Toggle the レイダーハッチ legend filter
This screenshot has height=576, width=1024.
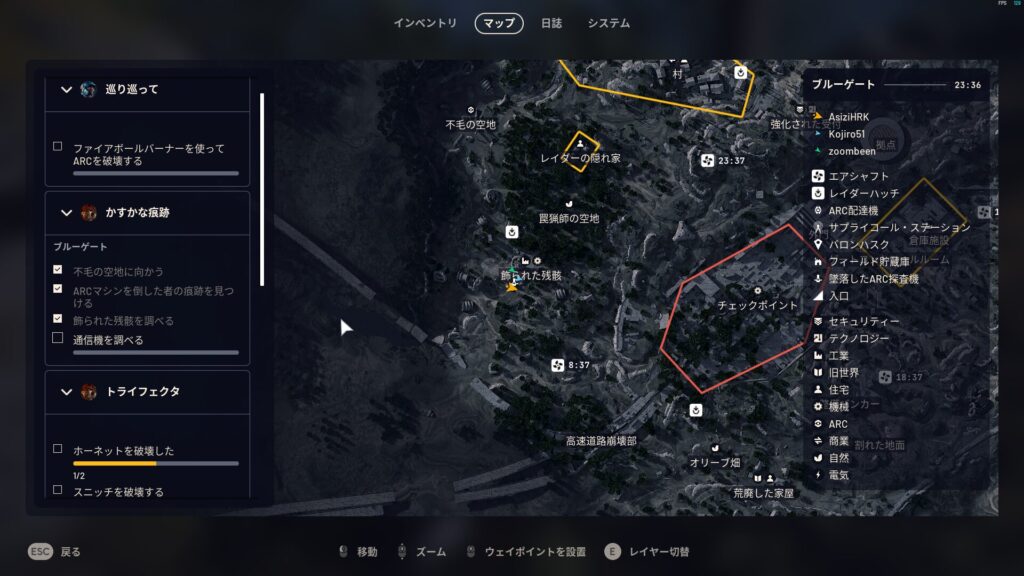863,193
